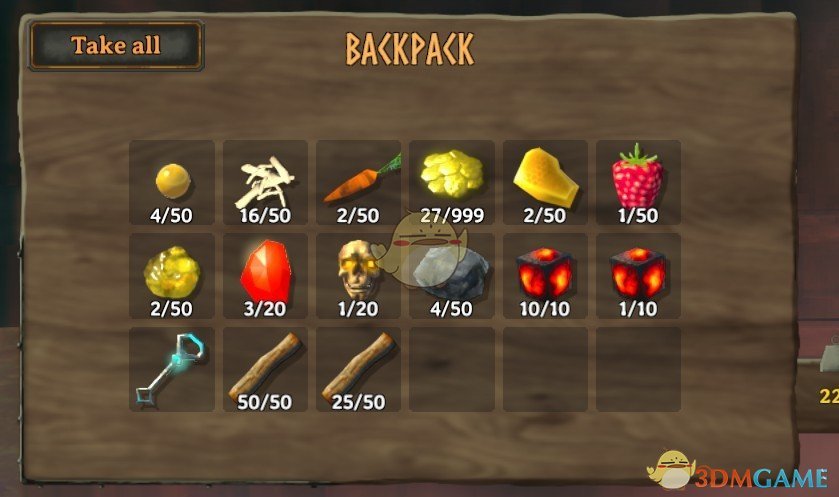Screen dimensions: 839x497
Task: Select the carrot slot
Action: 359,182
